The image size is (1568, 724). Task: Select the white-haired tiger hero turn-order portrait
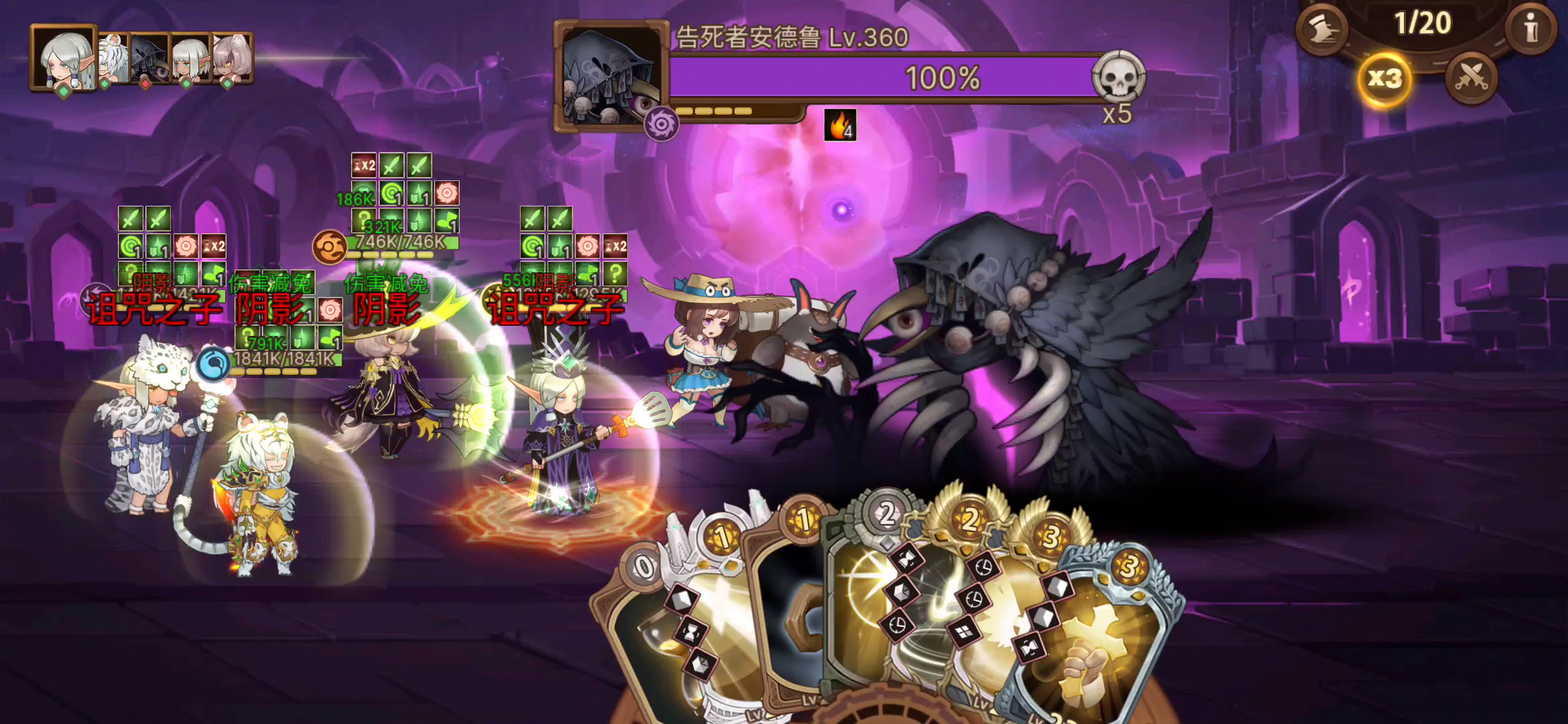point(114,59)
